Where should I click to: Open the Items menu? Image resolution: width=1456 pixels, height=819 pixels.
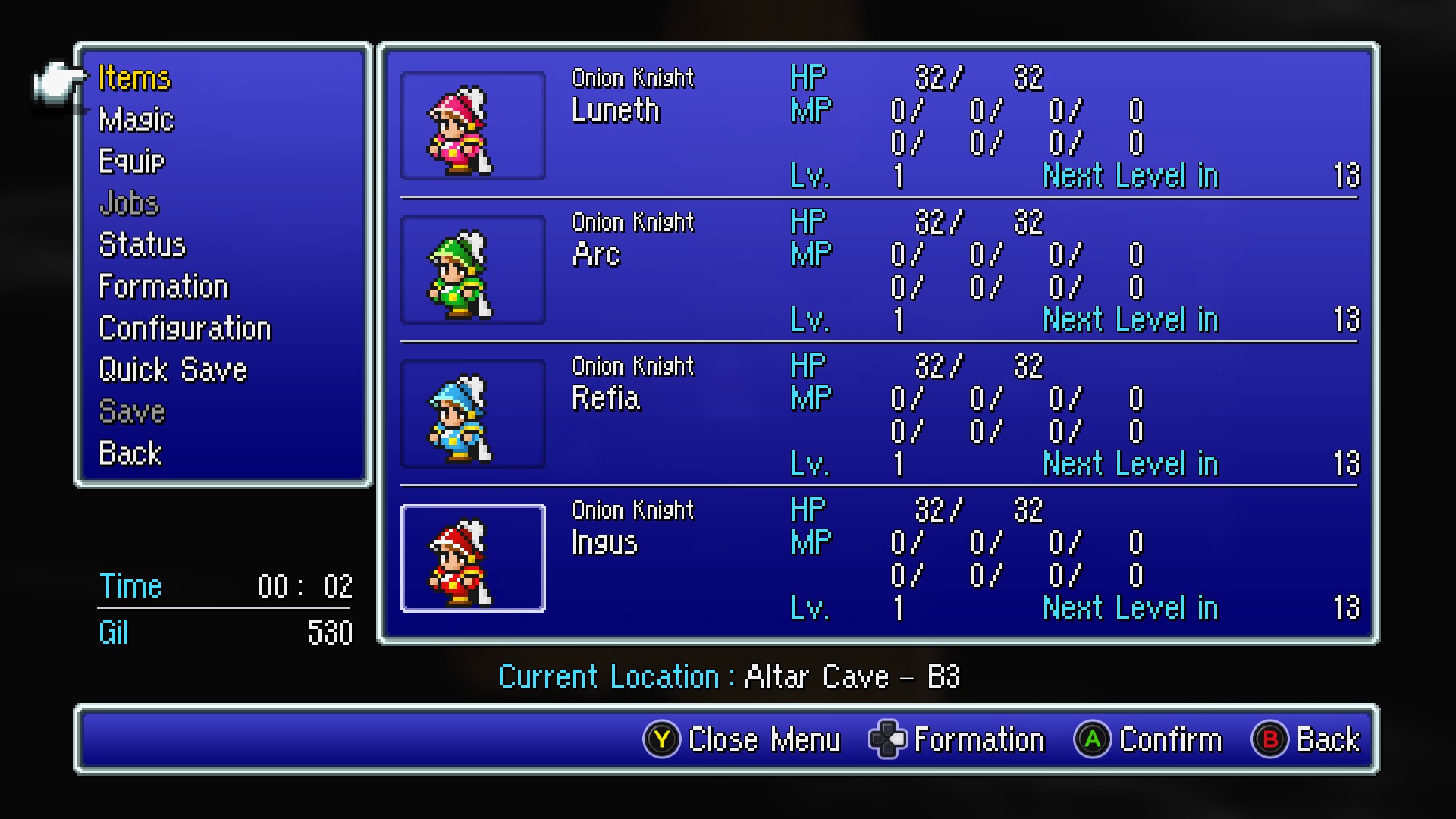click(x=135, y=78)
